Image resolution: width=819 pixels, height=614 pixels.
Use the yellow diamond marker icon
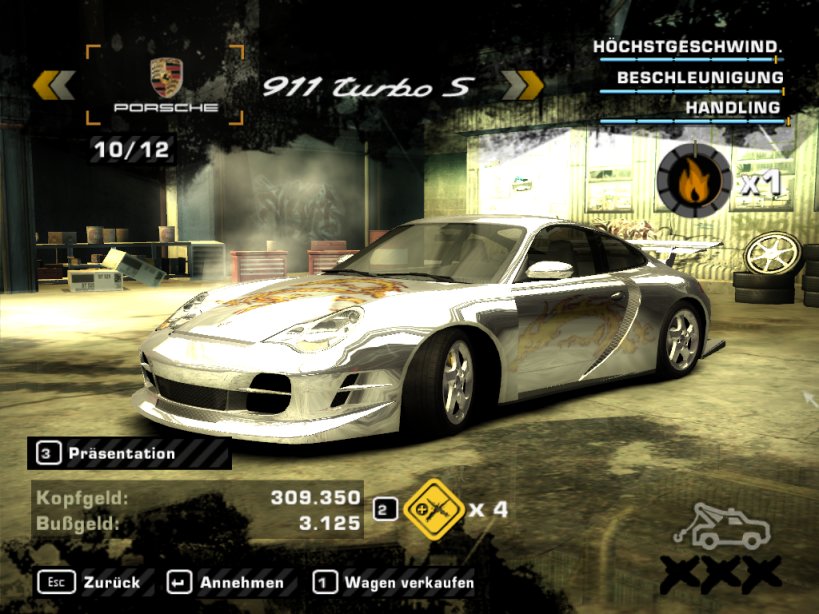[431, 509]
